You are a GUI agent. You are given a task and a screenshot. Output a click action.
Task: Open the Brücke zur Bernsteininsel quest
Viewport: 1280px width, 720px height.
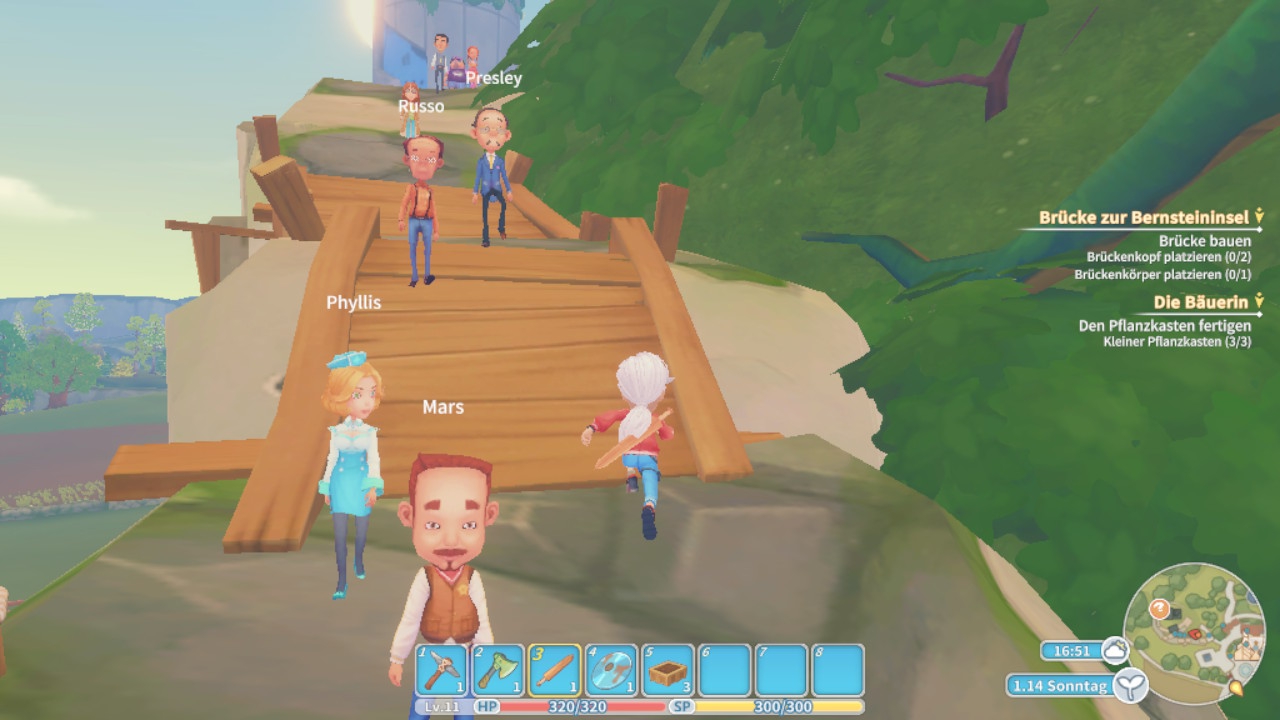click(1143, 217)
